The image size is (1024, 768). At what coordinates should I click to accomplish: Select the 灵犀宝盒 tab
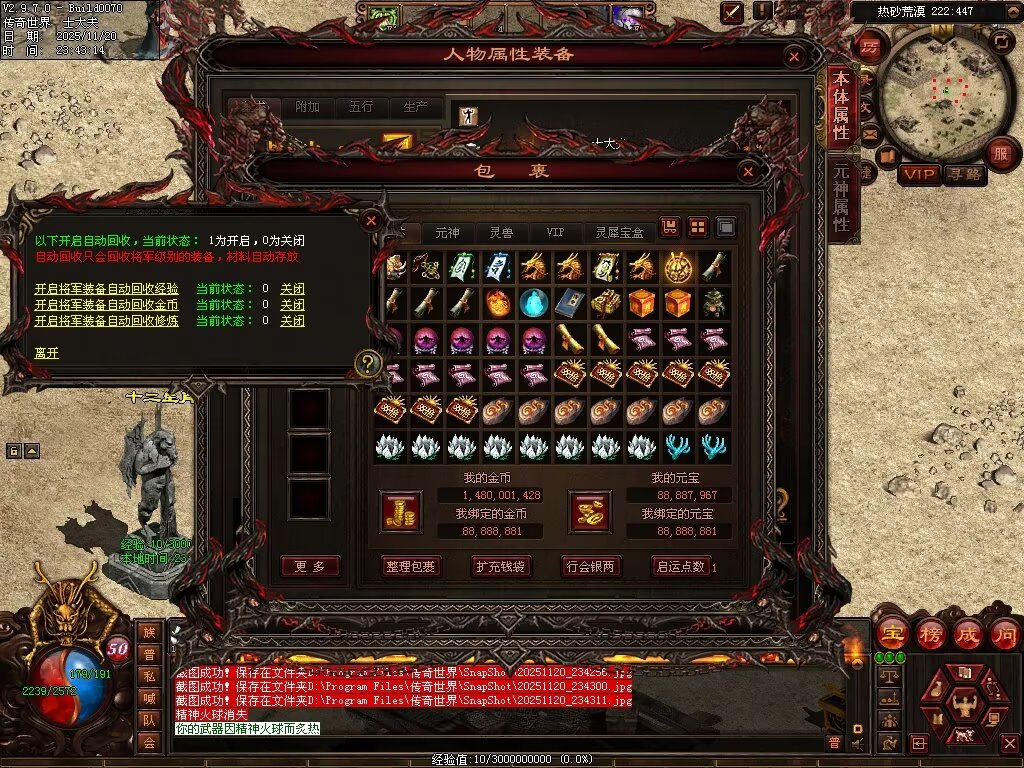[619, 232]
